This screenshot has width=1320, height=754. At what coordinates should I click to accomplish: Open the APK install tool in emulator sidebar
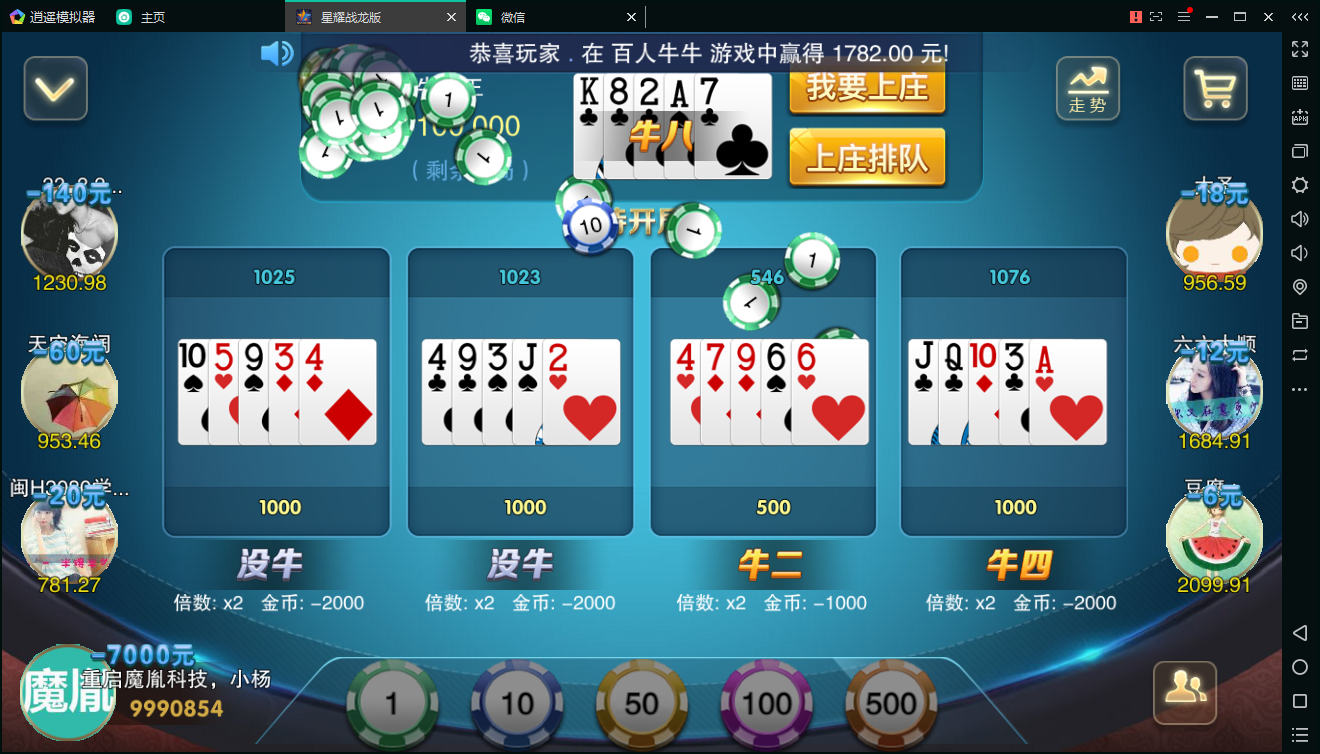(x=1299, y=116)
